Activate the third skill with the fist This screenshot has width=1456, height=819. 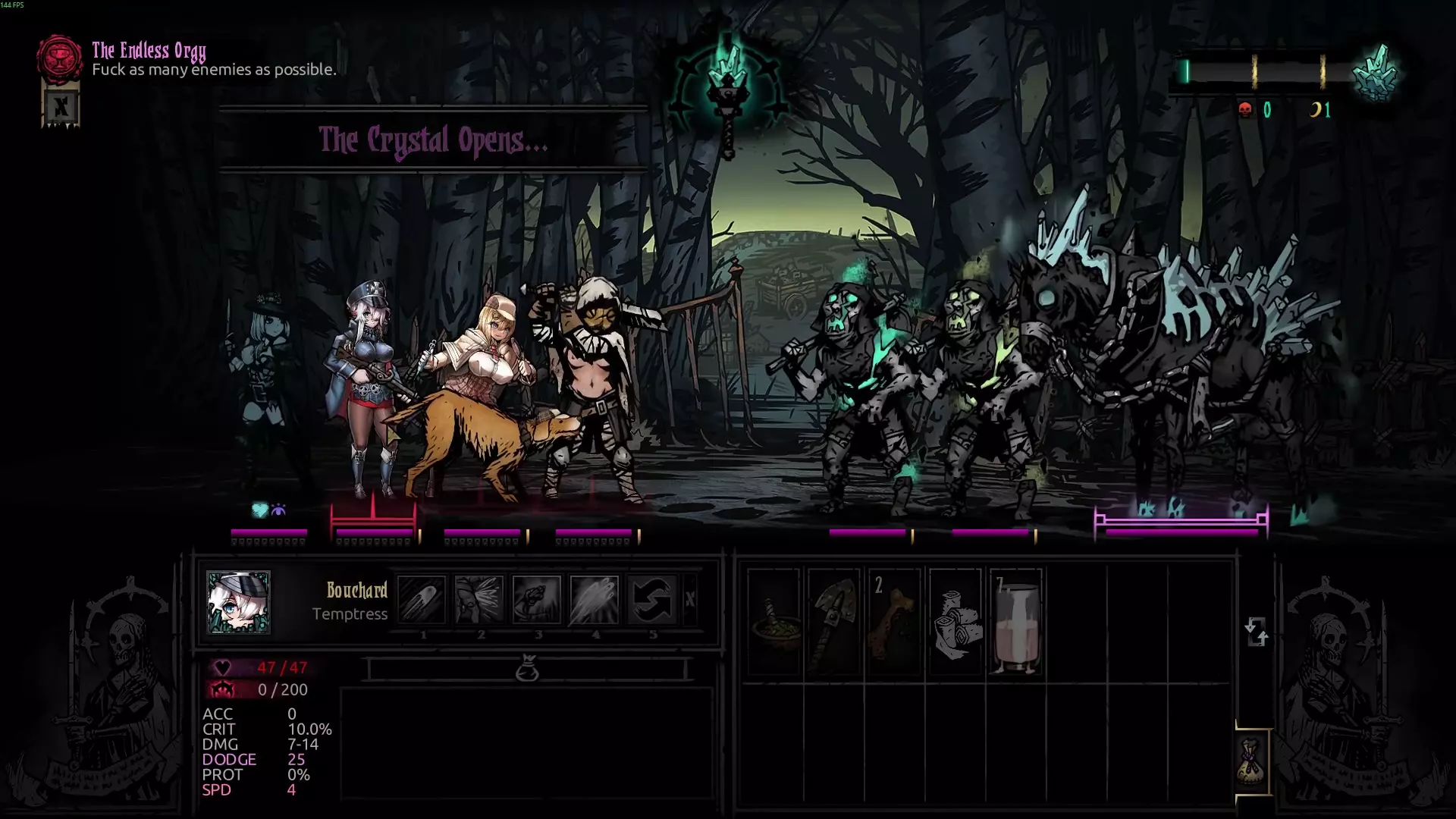[537, 599]
